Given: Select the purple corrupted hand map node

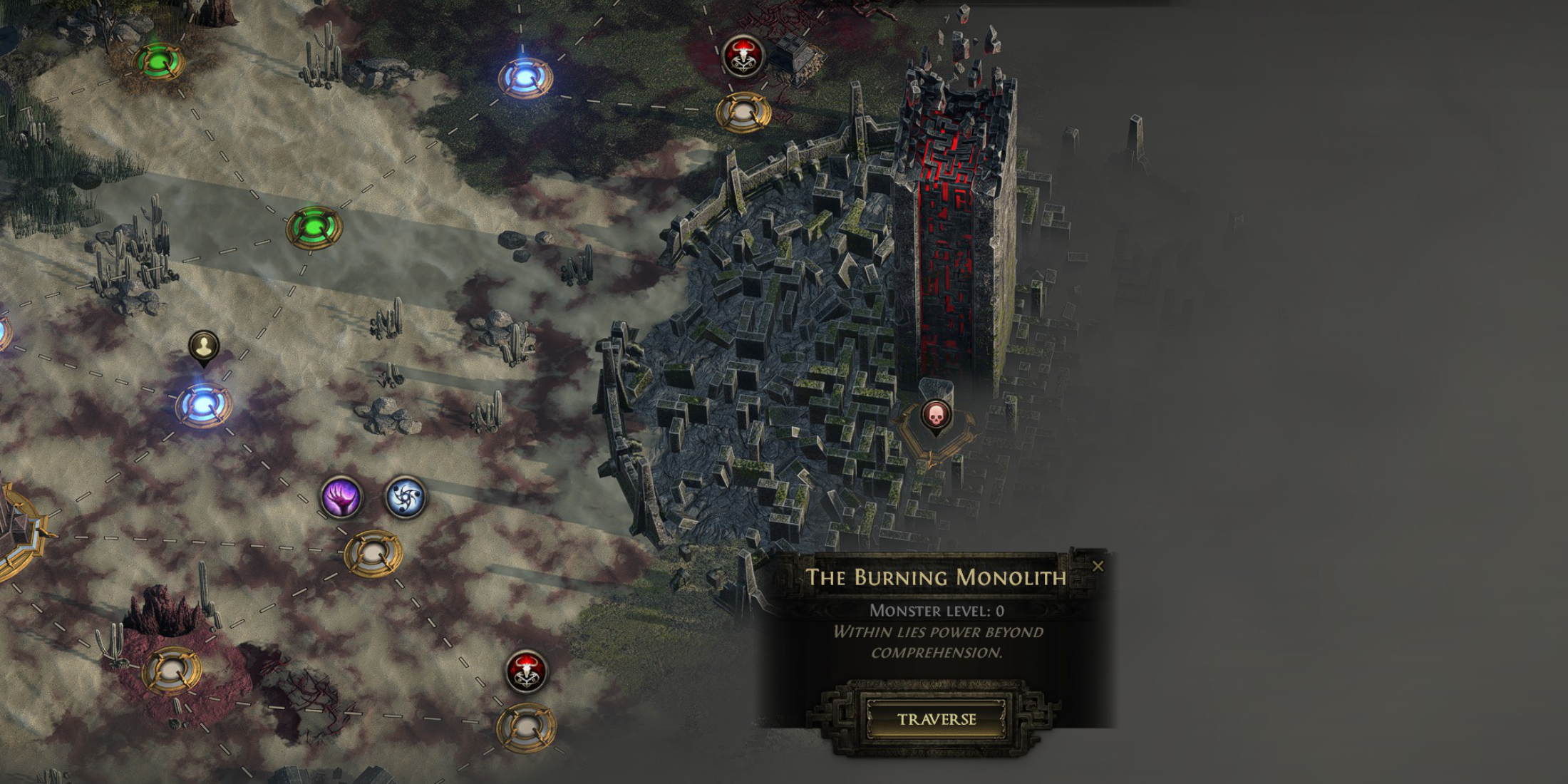Looking at the screenshot, I should [344, 497].
